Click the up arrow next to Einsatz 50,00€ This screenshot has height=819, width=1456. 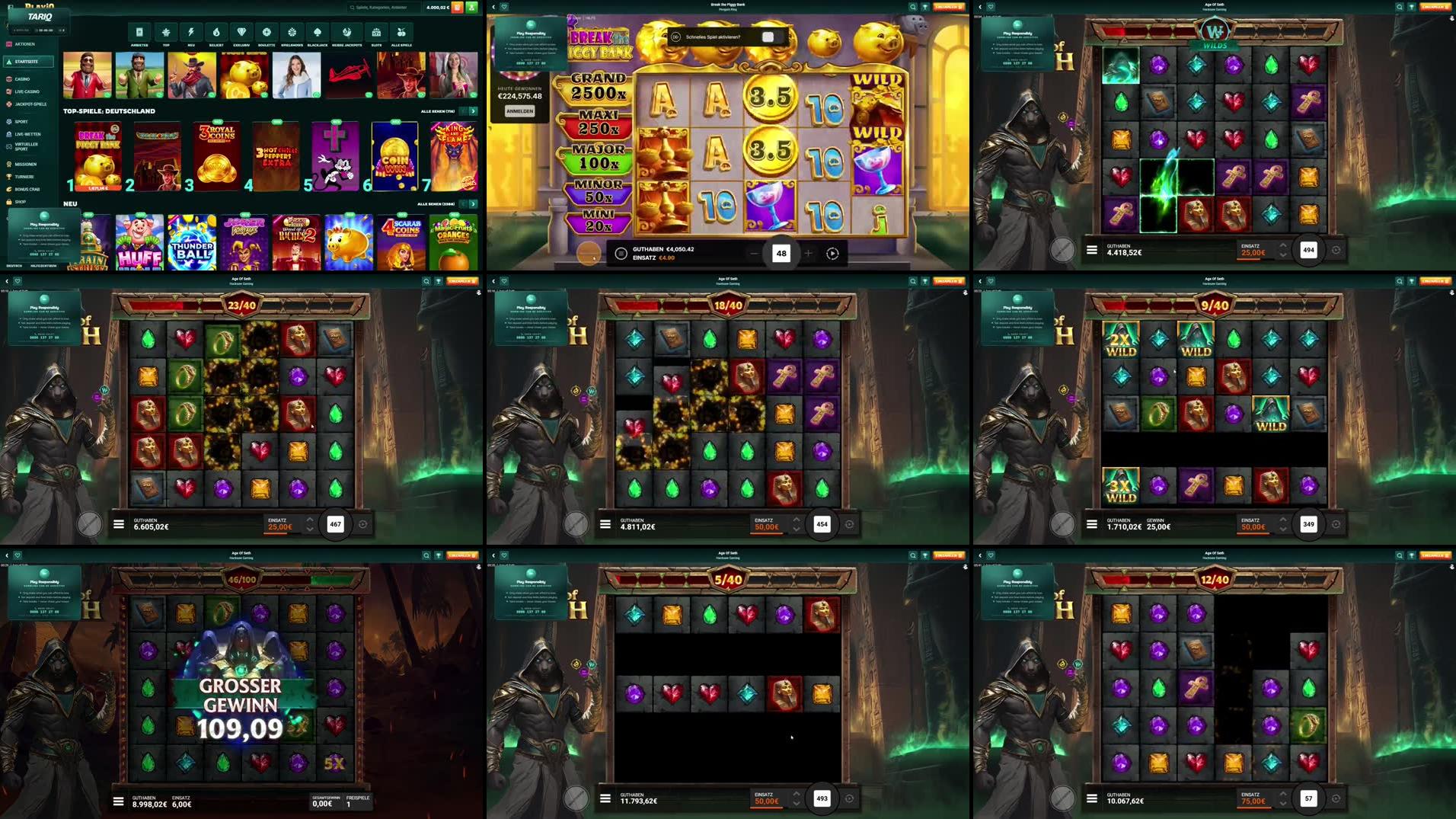[x=797, y=520]
